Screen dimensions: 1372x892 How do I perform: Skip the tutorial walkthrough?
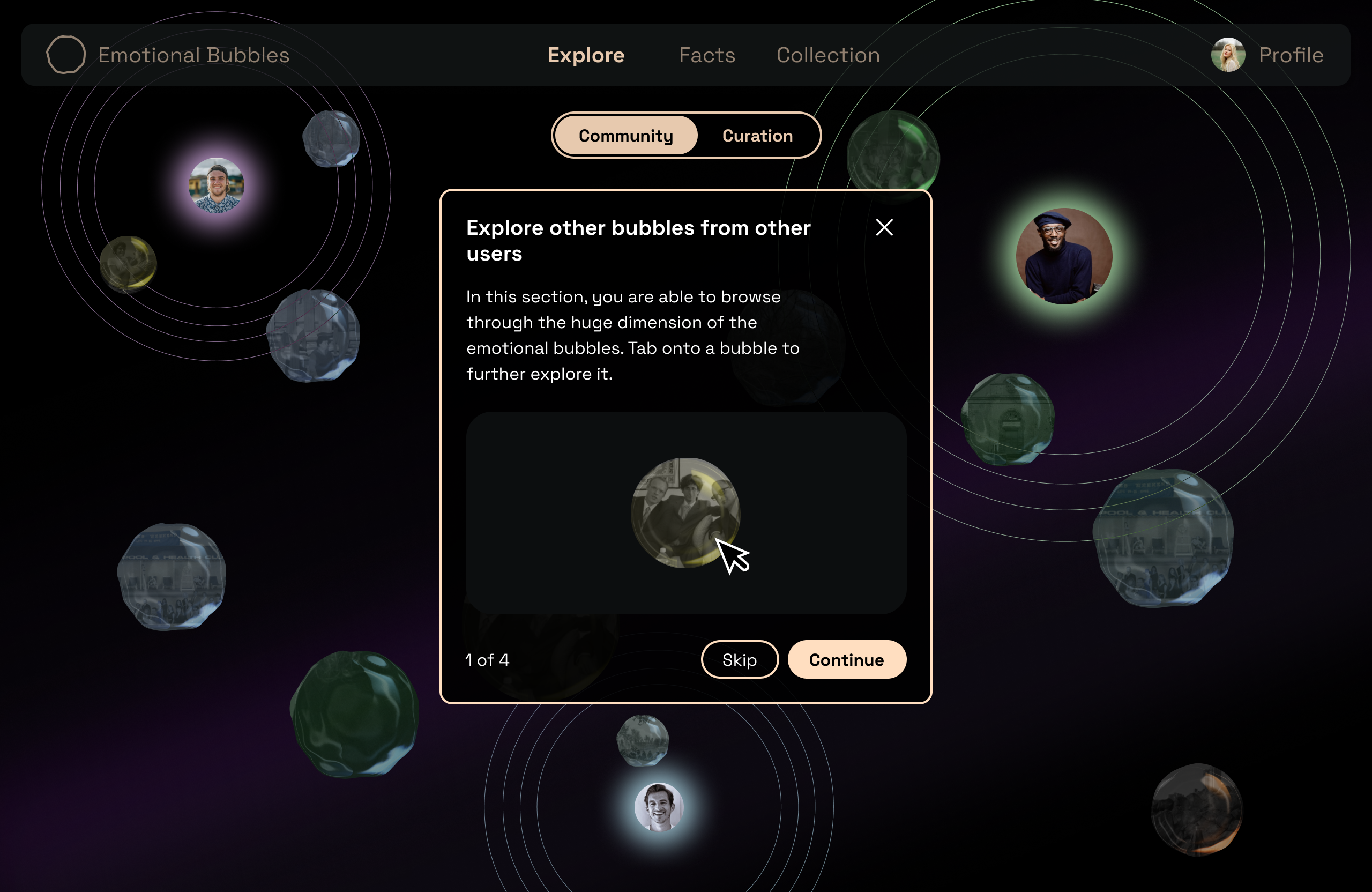coord(739,660)
